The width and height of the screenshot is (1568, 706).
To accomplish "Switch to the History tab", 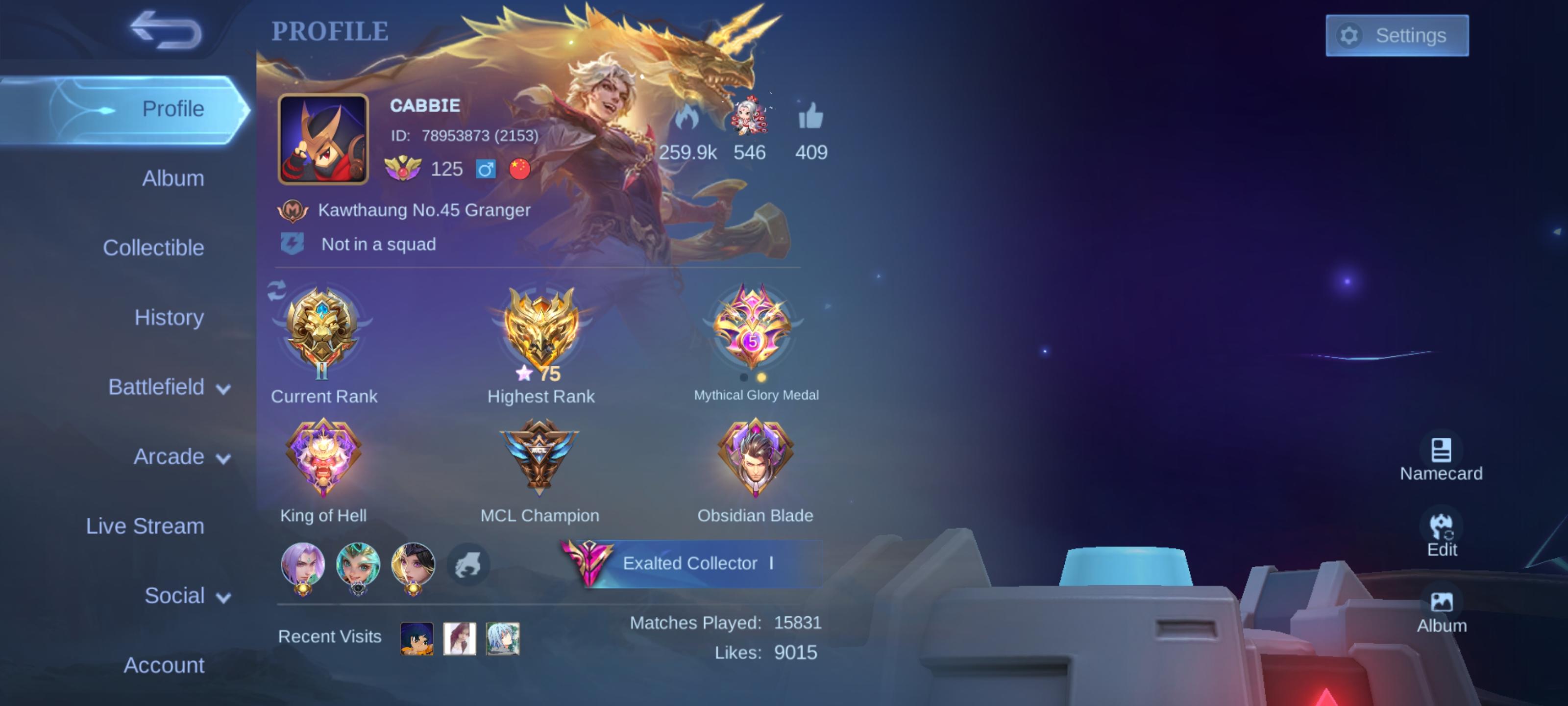I will click(169, 317).
